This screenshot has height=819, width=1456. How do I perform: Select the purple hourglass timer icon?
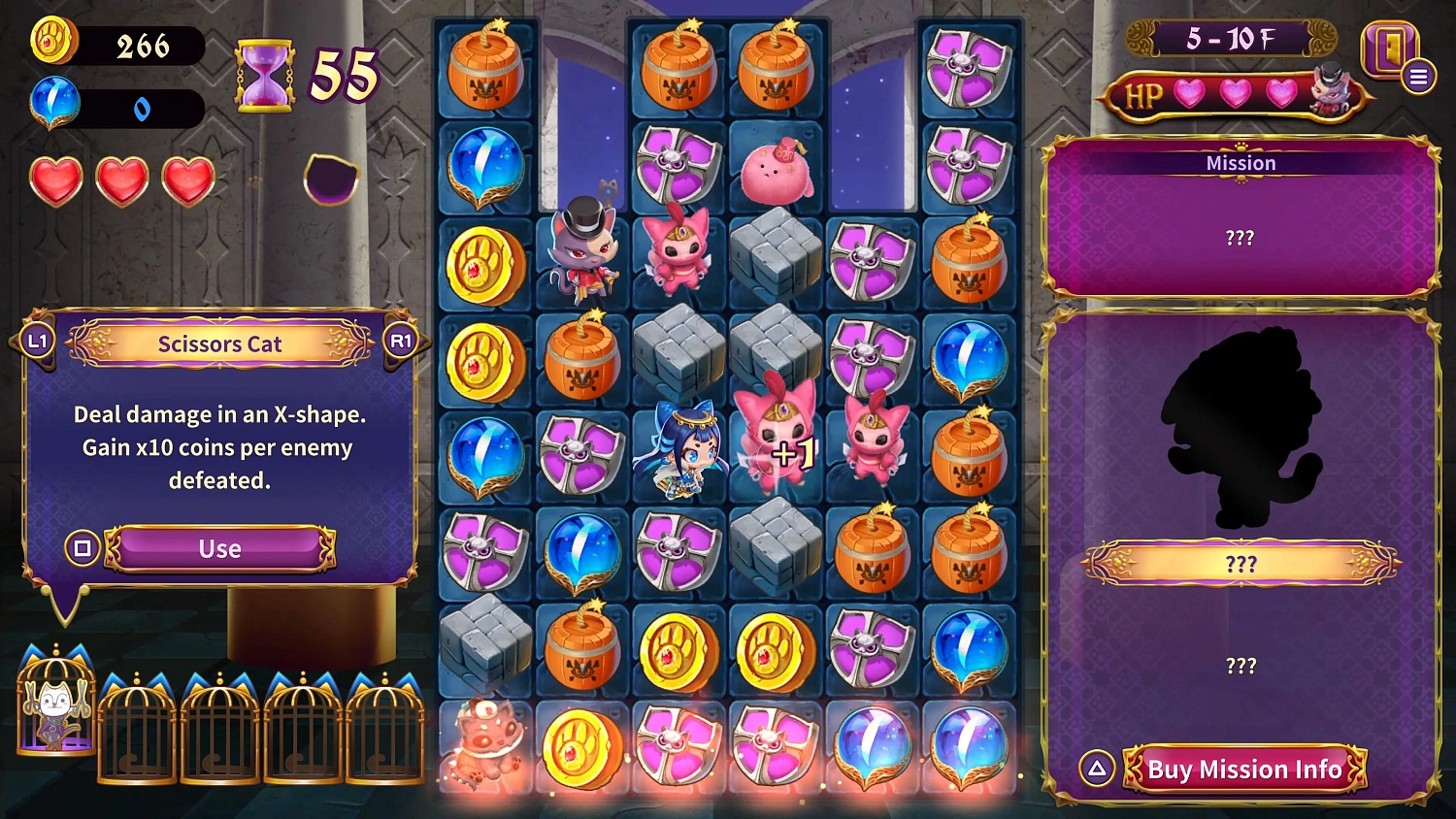point(264,73)
